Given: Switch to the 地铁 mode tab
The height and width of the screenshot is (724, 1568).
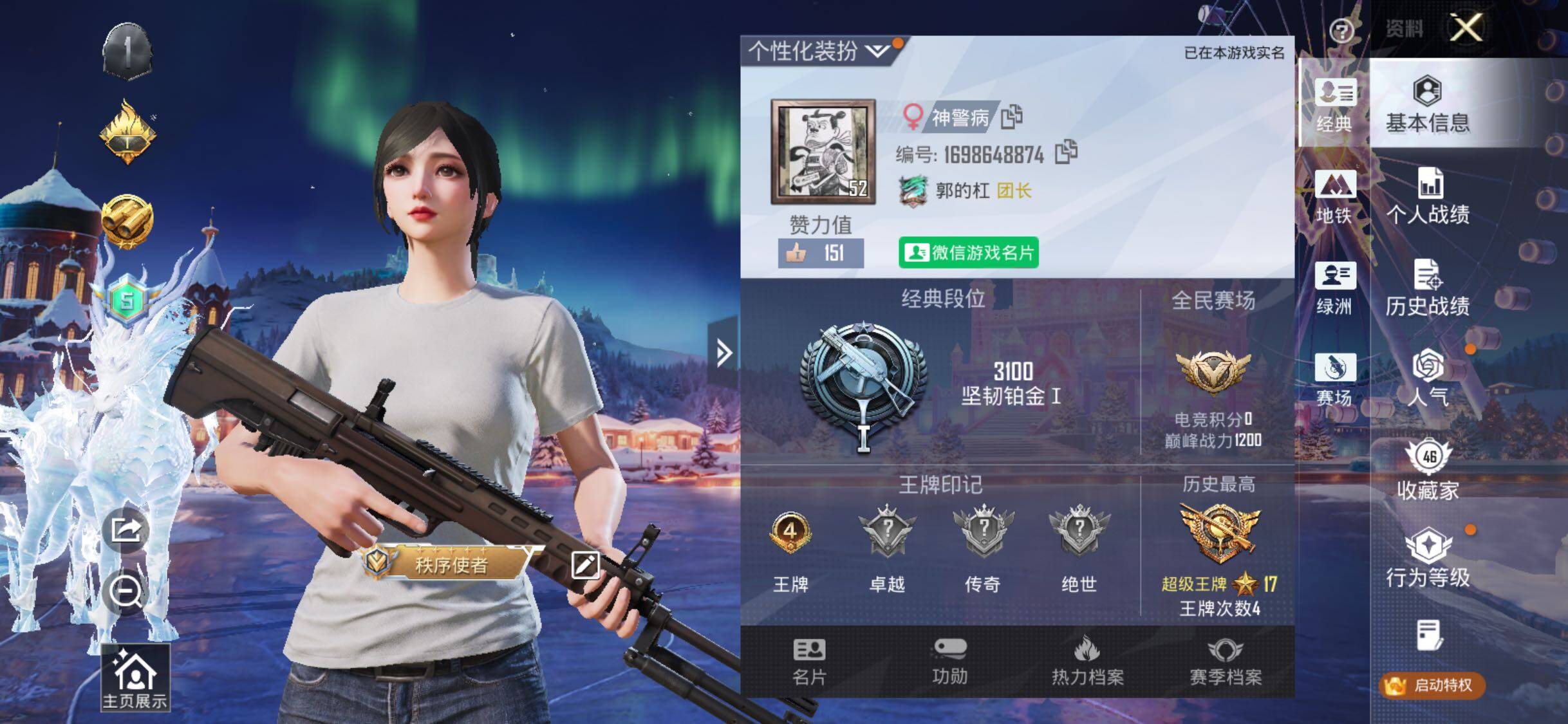Looking at the screenshot, I should [1335, 197].
